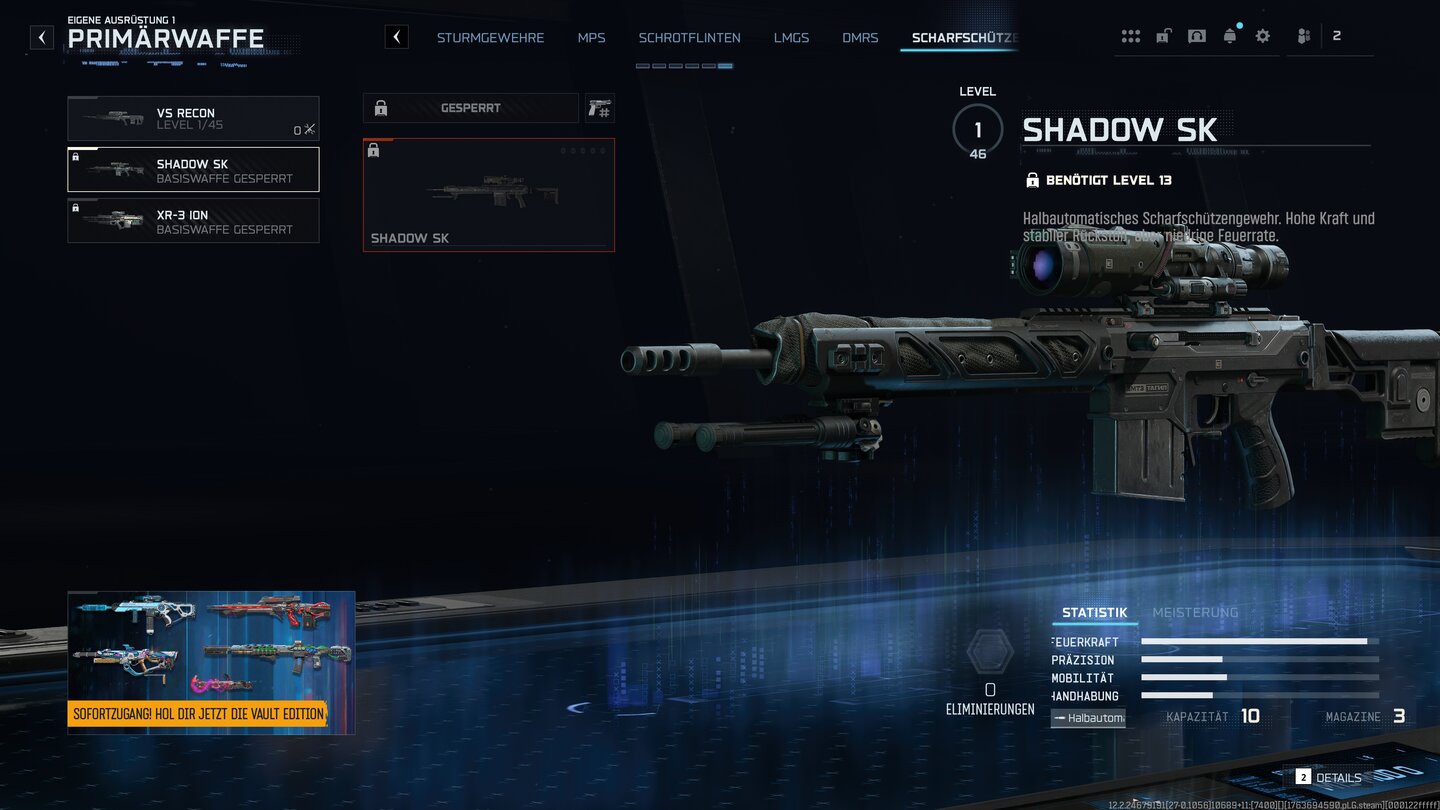Open the Scharfschützen tab
The height and width of the screenshot is (810, 1440).
coord(963,38)
